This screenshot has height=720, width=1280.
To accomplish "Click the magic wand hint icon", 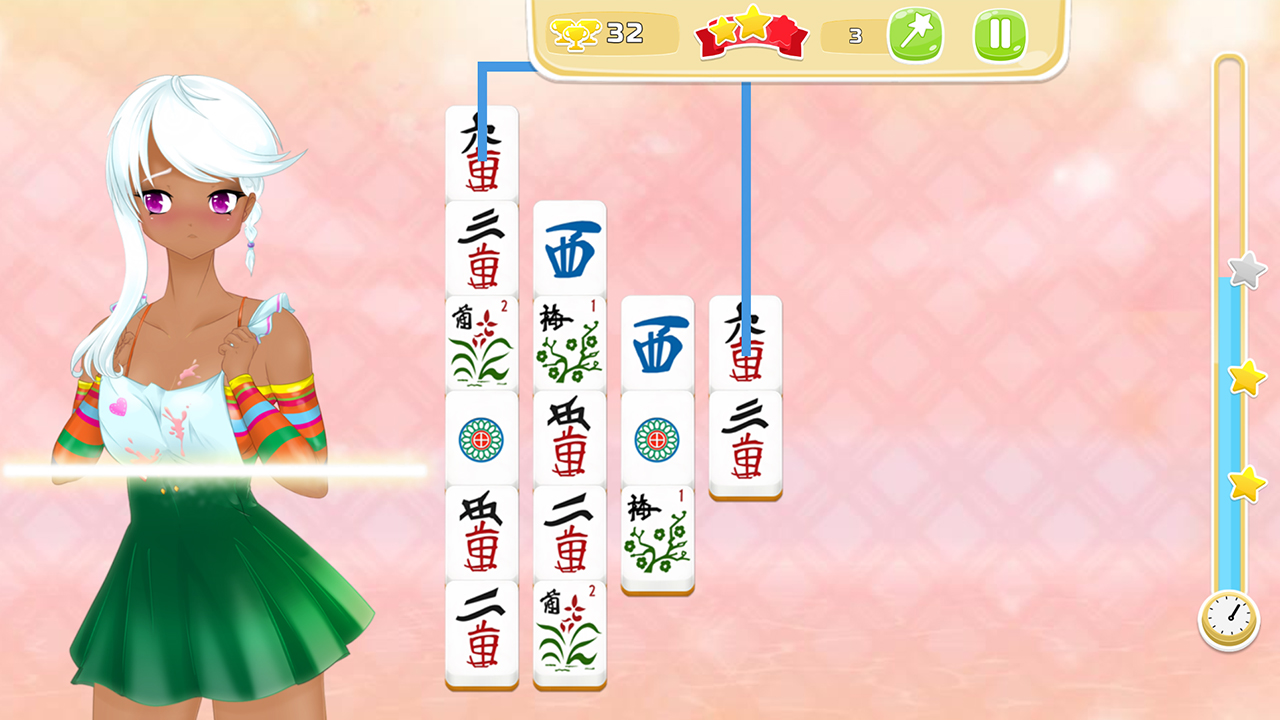I will [x=916, y=35].
